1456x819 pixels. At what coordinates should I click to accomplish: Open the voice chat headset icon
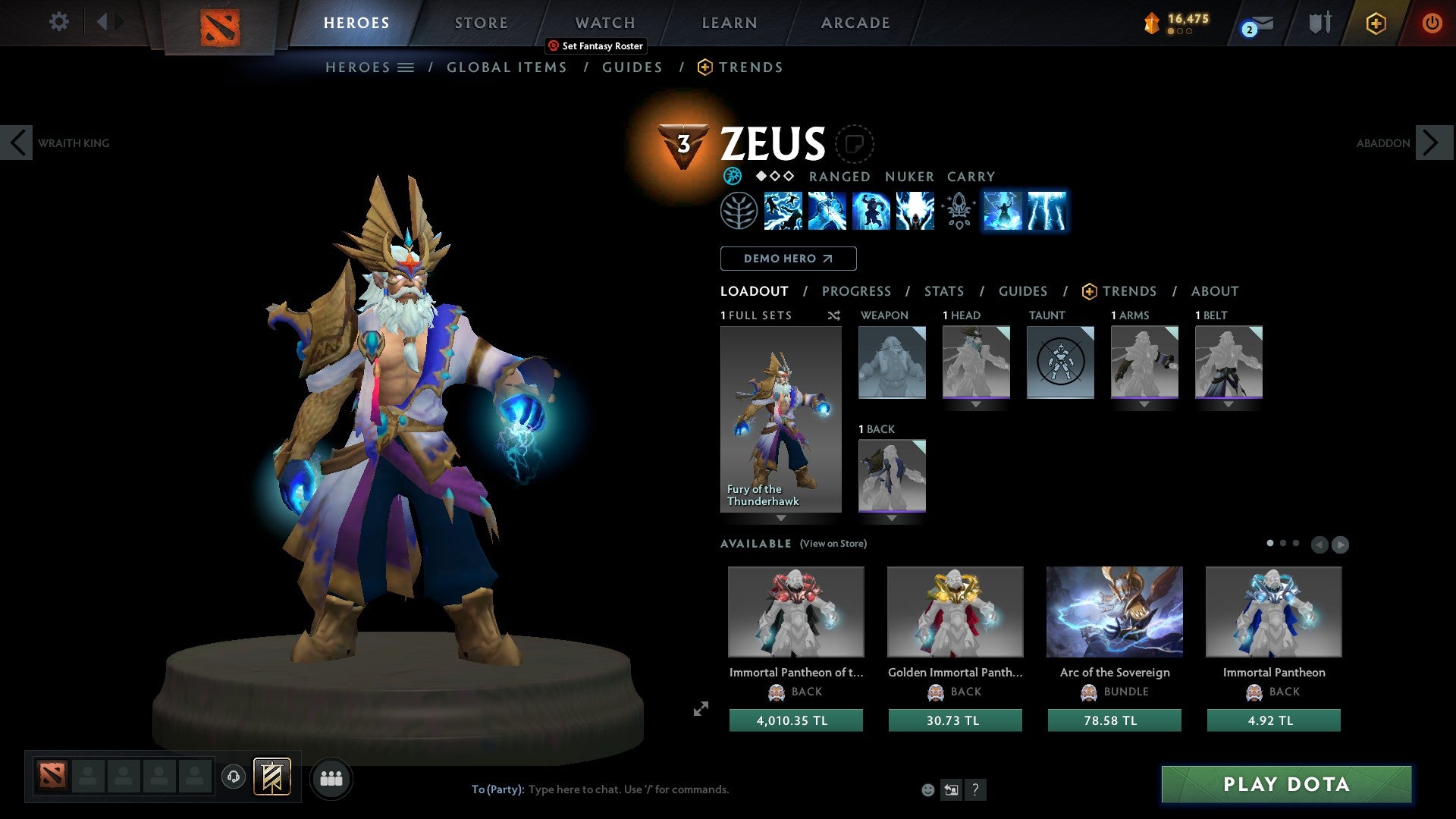click(x=234, y=778)
